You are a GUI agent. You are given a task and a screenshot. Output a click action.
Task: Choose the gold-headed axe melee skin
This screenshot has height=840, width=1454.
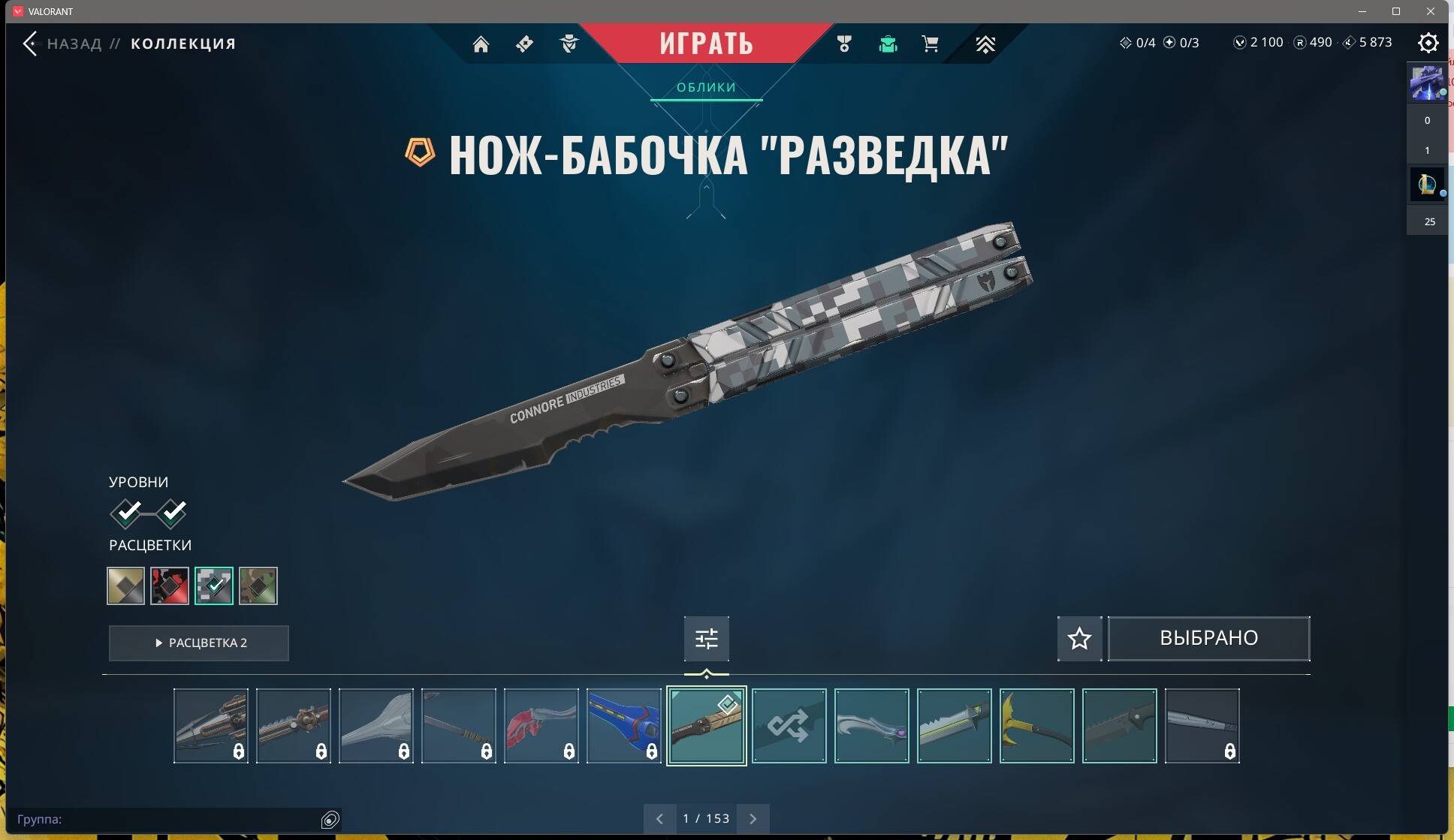pyautogui.click(x=1036, y=726)
